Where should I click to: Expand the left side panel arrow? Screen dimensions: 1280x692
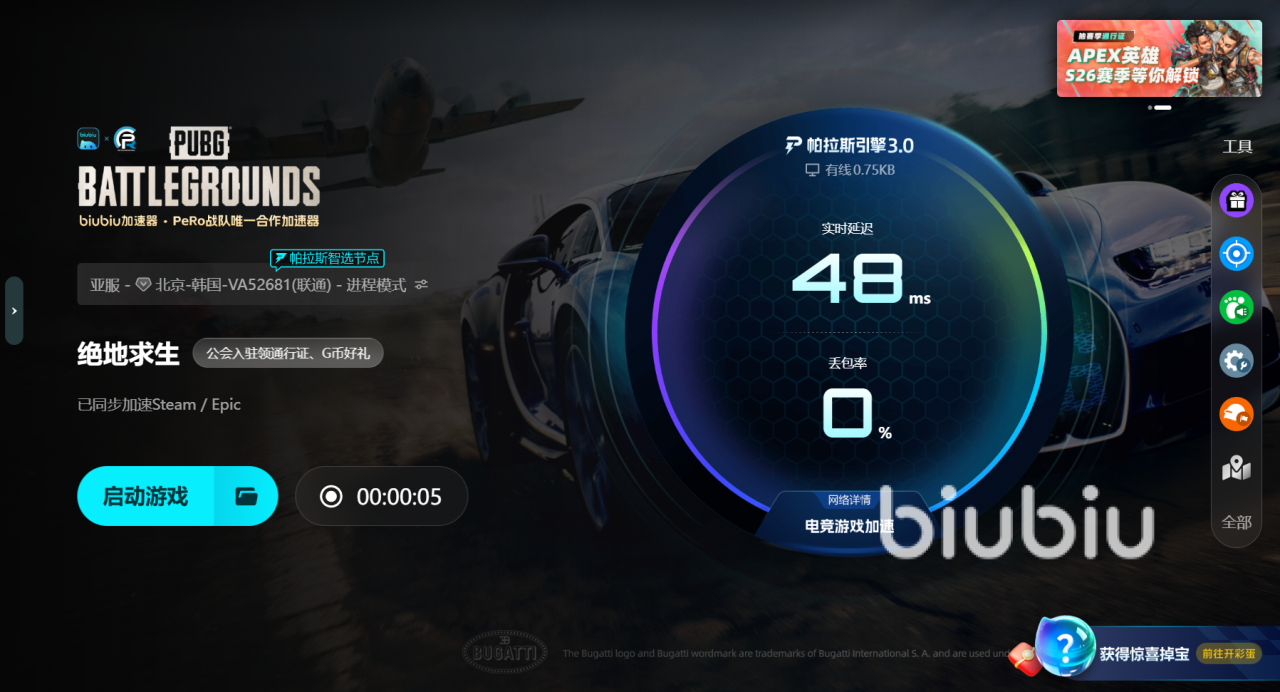click(14, 311)
